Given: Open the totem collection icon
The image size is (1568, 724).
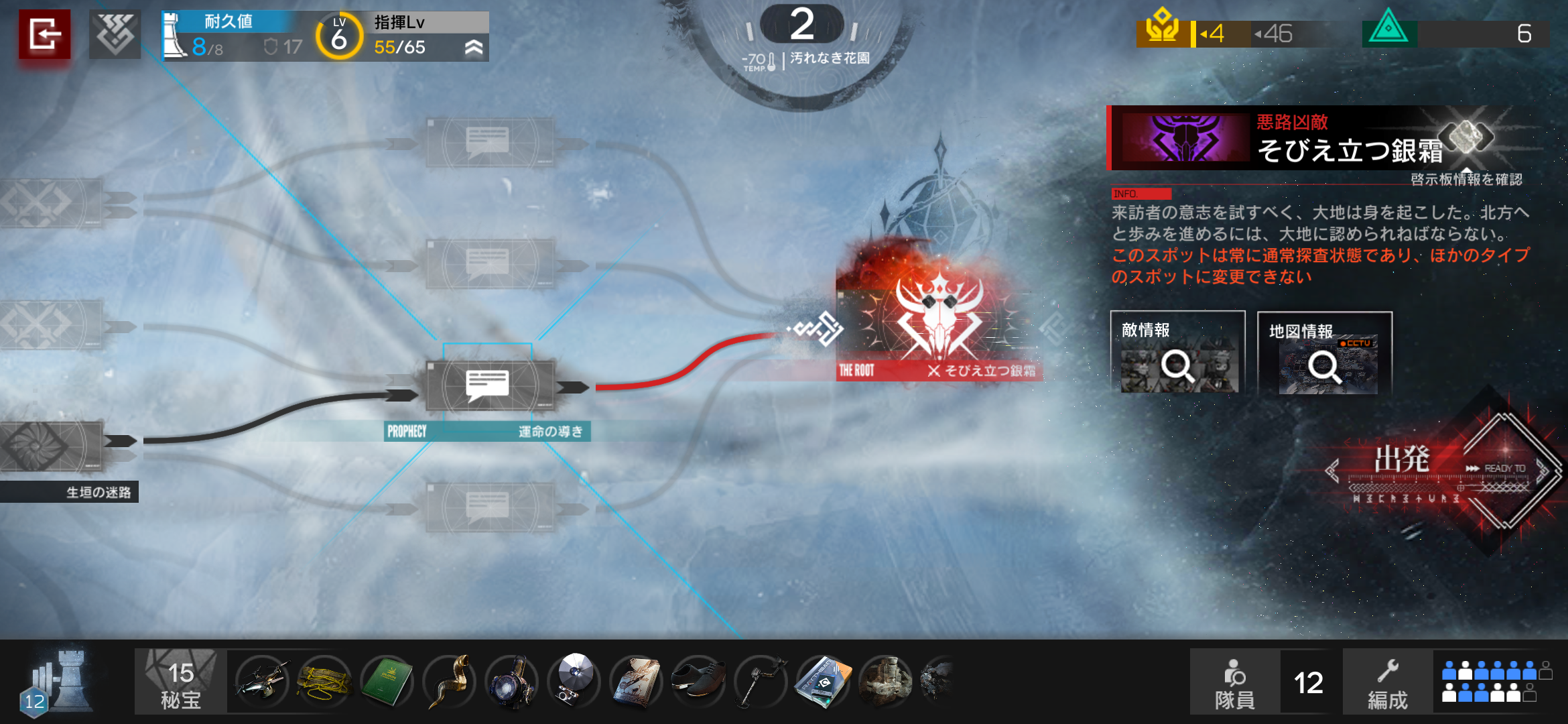Looking at the screenshot, I should [x=115, y=34].
